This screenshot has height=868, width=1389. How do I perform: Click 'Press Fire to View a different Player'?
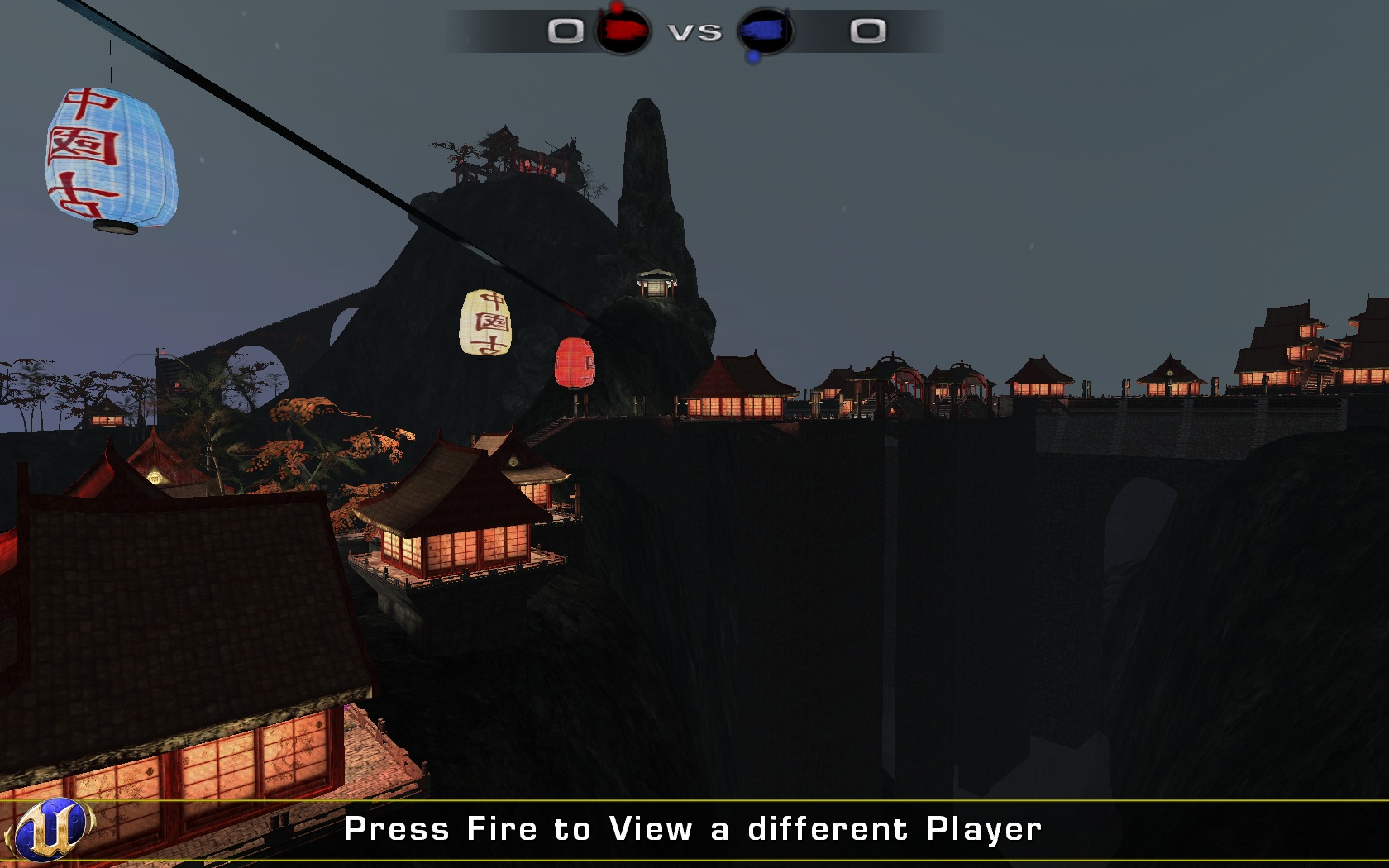694,826
